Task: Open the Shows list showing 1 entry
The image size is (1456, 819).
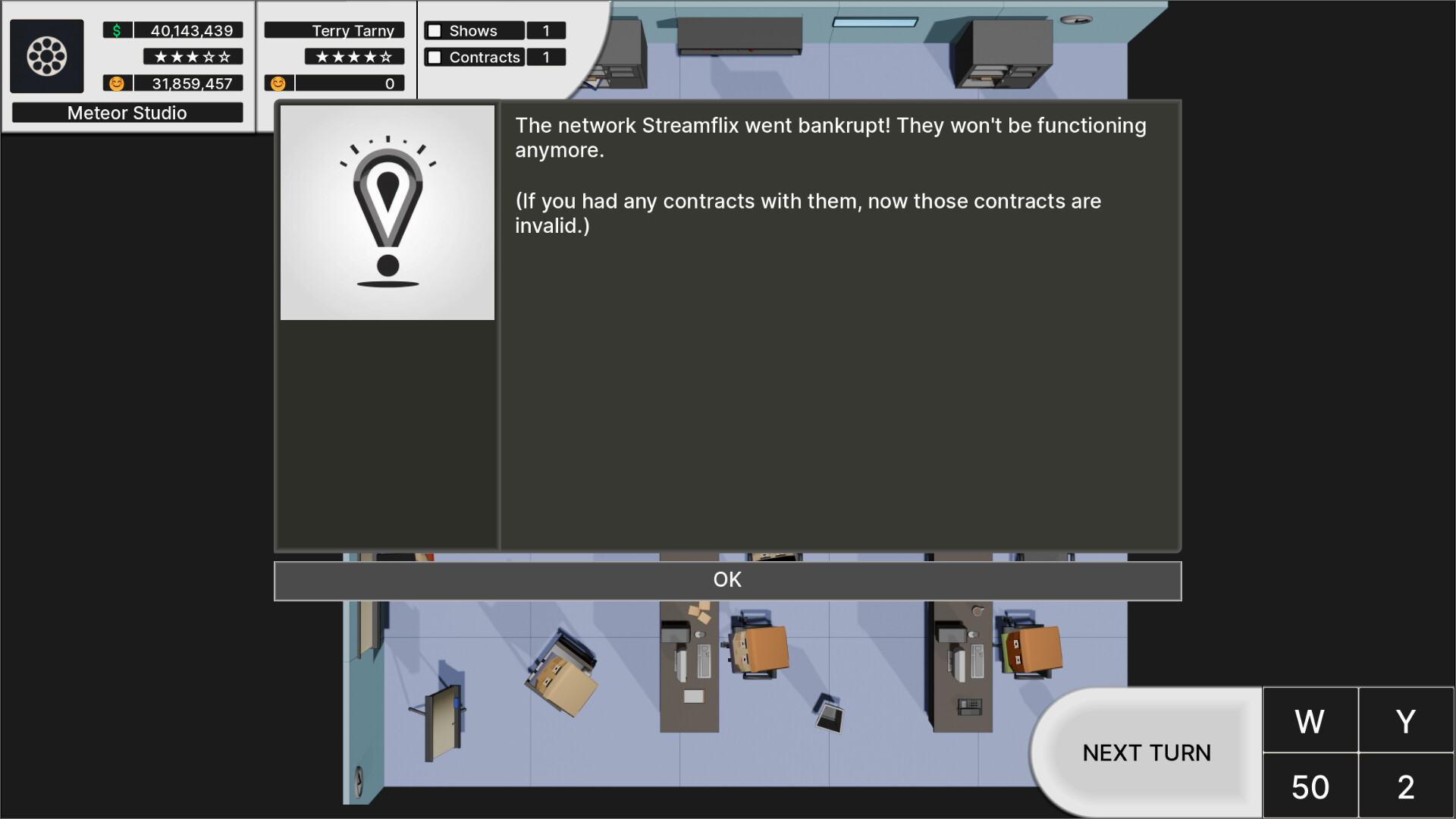Action: click(x=546, y=30)
